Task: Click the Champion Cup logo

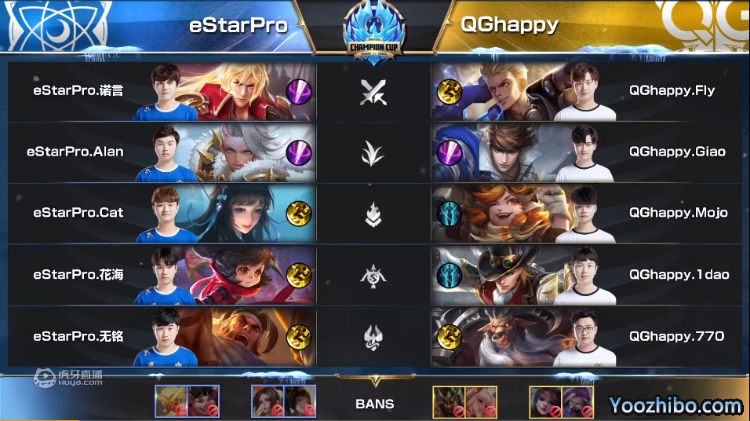Action: (374, 28)
